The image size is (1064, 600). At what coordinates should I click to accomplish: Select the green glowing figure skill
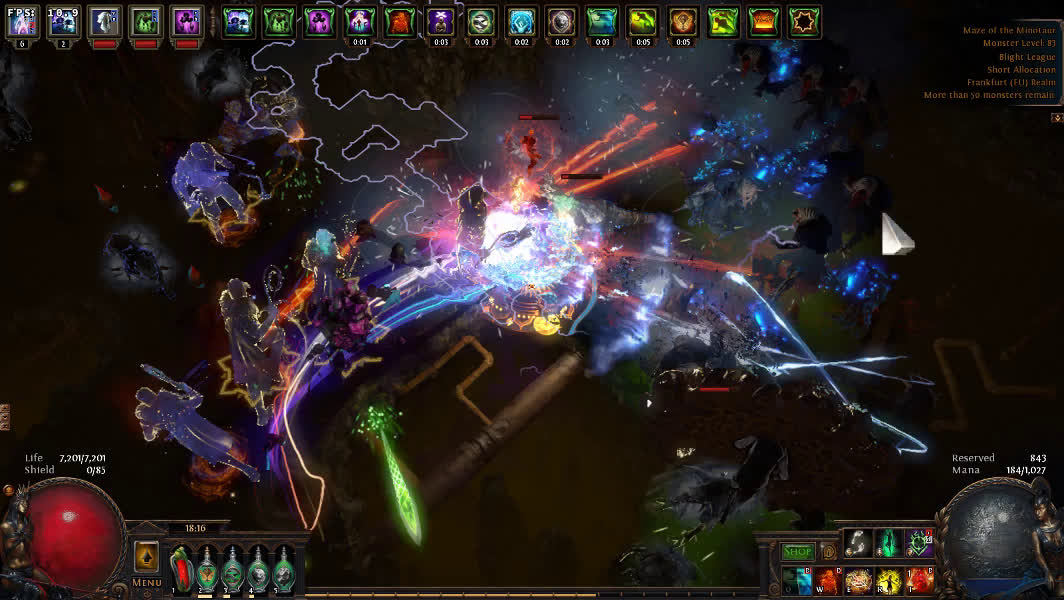(x=888, y=543)
